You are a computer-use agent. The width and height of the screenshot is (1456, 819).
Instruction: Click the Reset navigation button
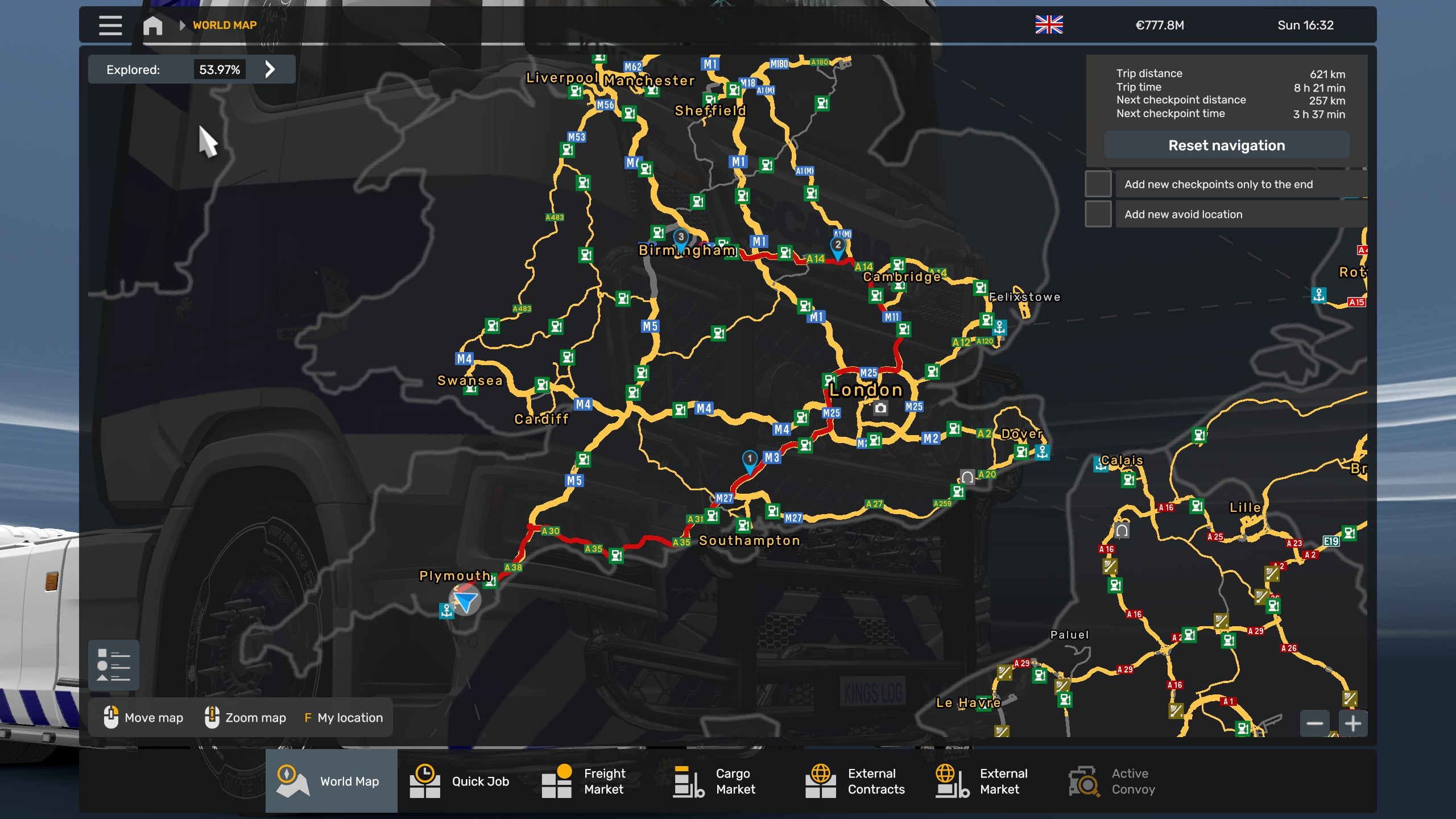pyautogui.click(x=1226, y=145)
